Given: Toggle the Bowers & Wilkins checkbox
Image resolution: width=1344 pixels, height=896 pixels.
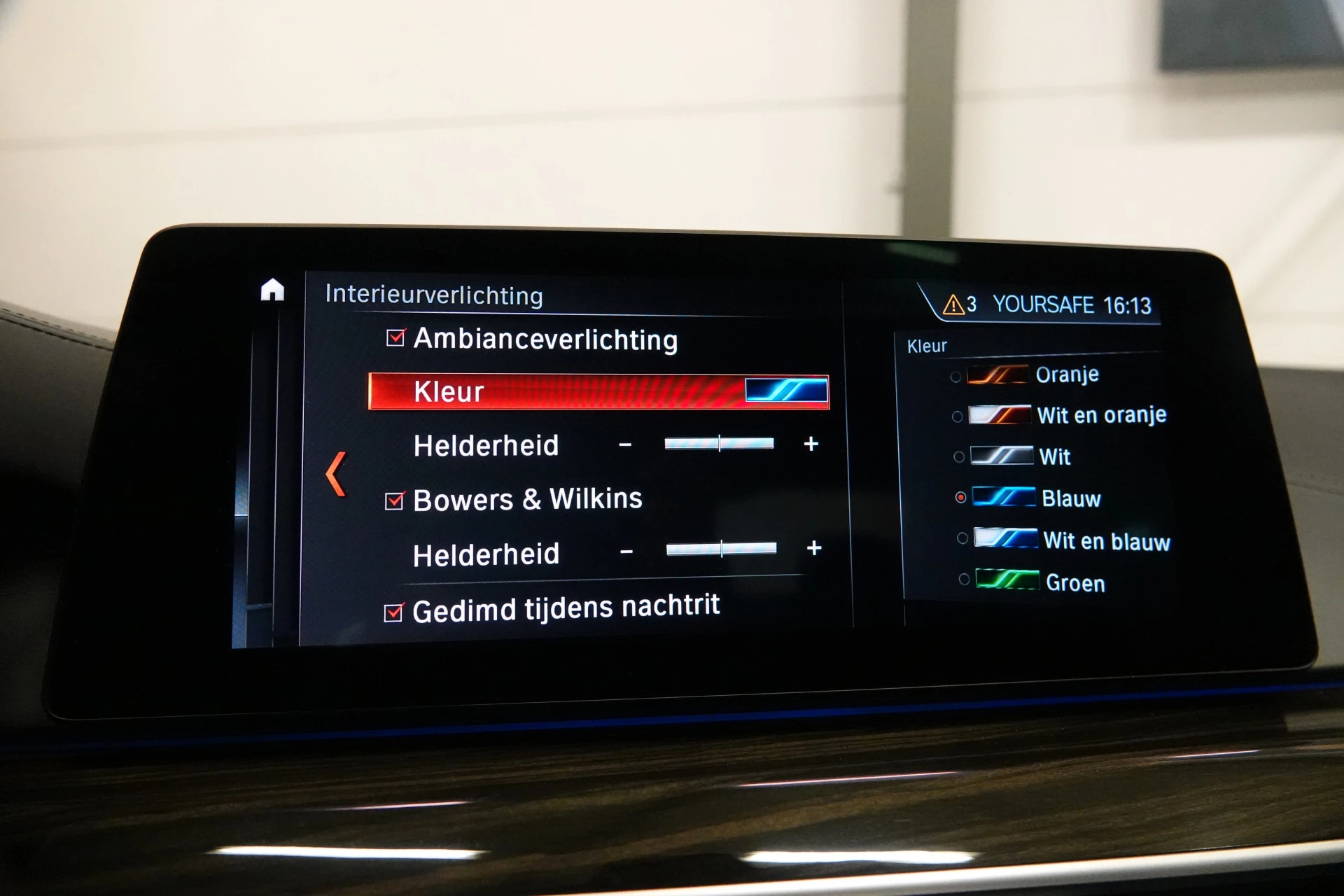Looking at the screenshot, I should pyautogui.click(x=396, y=499).
